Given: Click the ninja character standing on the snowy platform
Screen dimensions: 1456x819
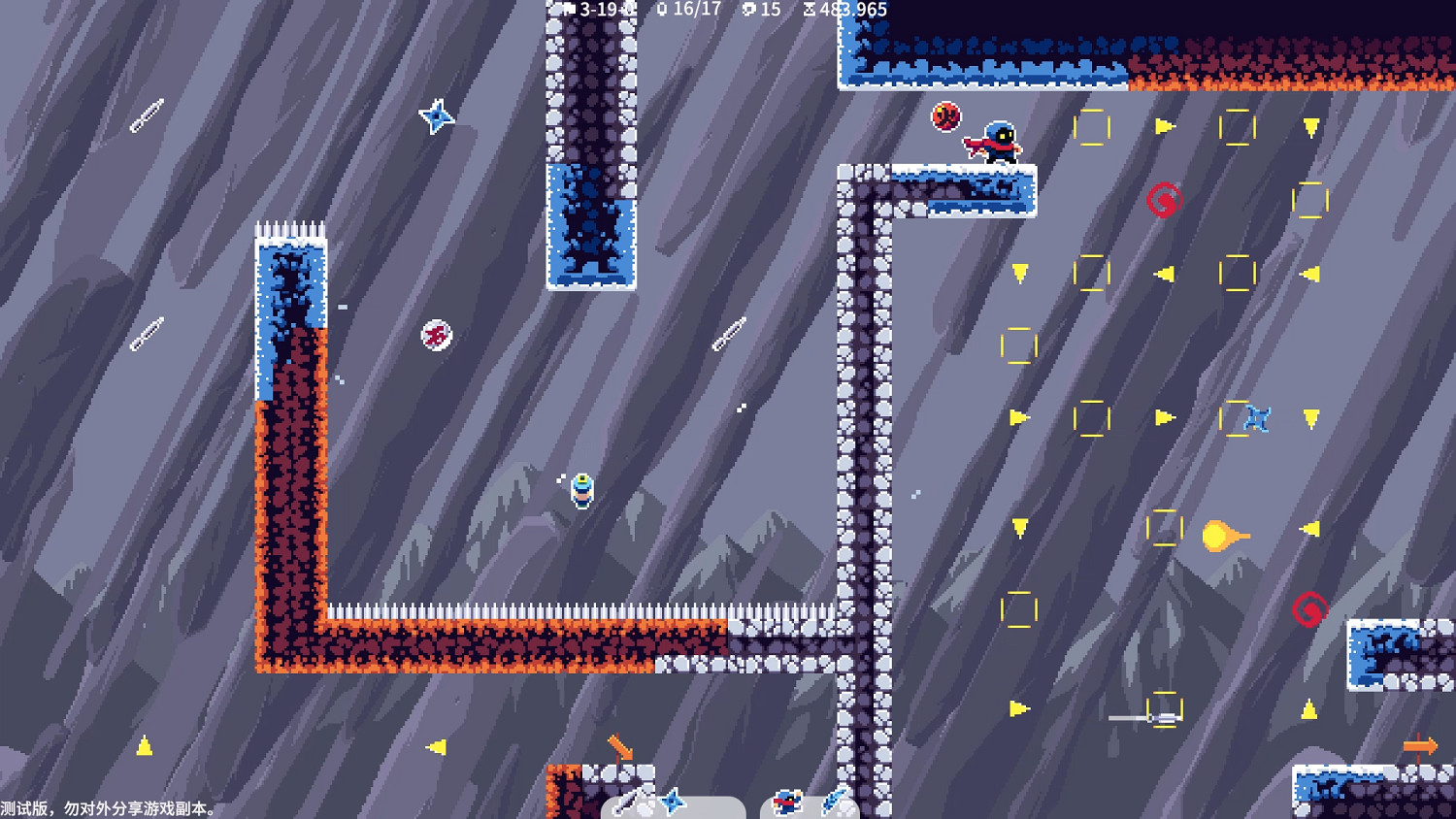Looking at the screenshot, I should pos(1002,141).
